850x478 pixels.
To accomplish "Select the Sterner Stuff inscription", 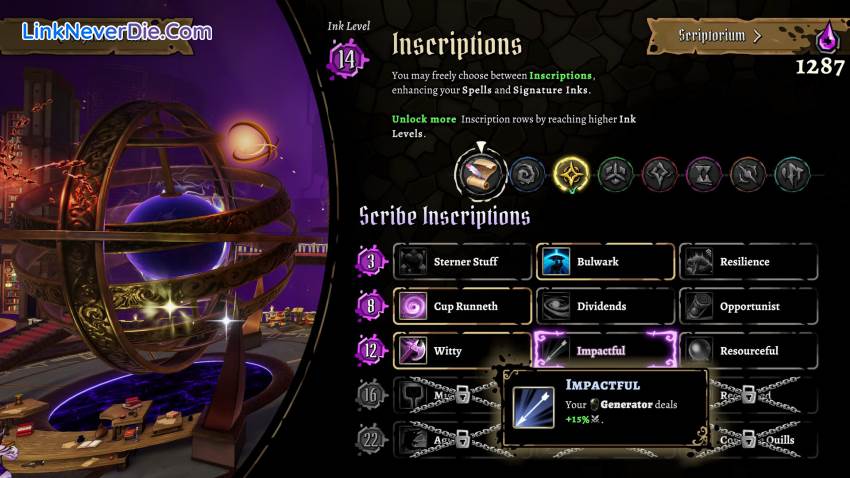I will 462,262.
